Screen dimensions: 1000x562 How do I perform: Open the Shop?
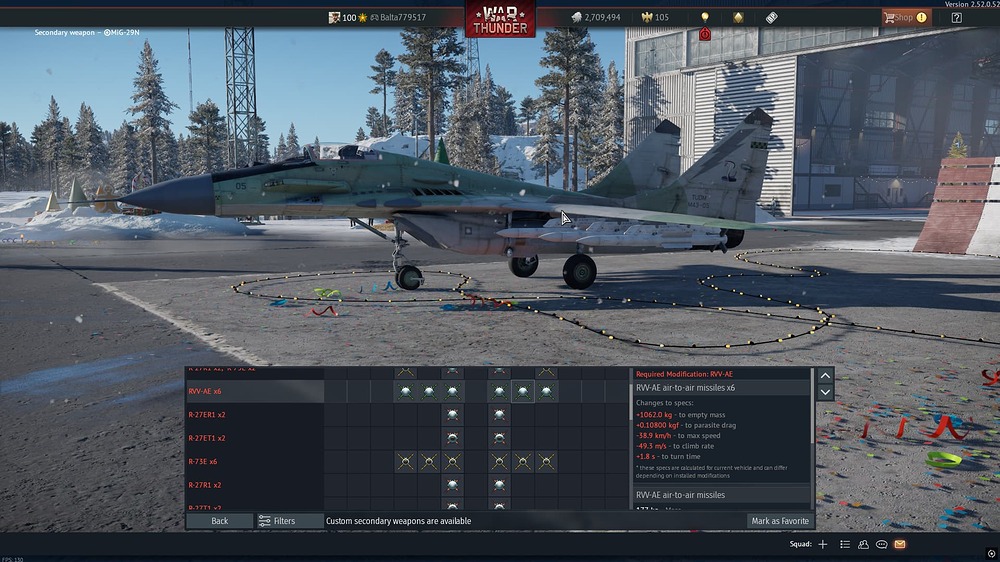pos(904,17)
